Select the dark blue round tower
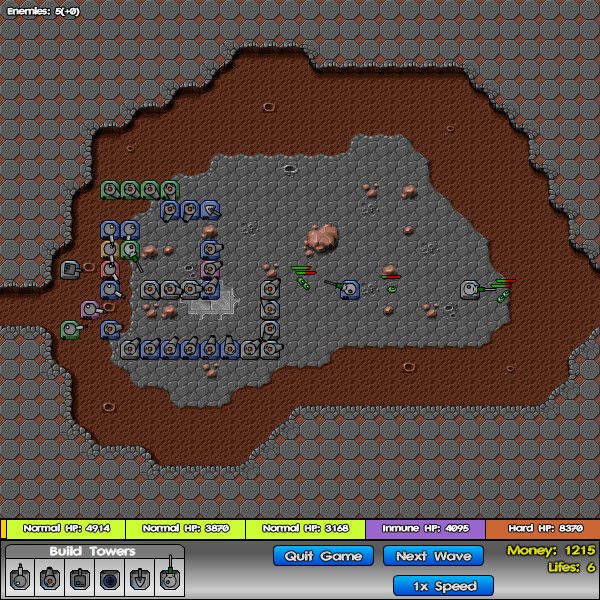This screenshot has height=600, width=600. click(109, 577)
